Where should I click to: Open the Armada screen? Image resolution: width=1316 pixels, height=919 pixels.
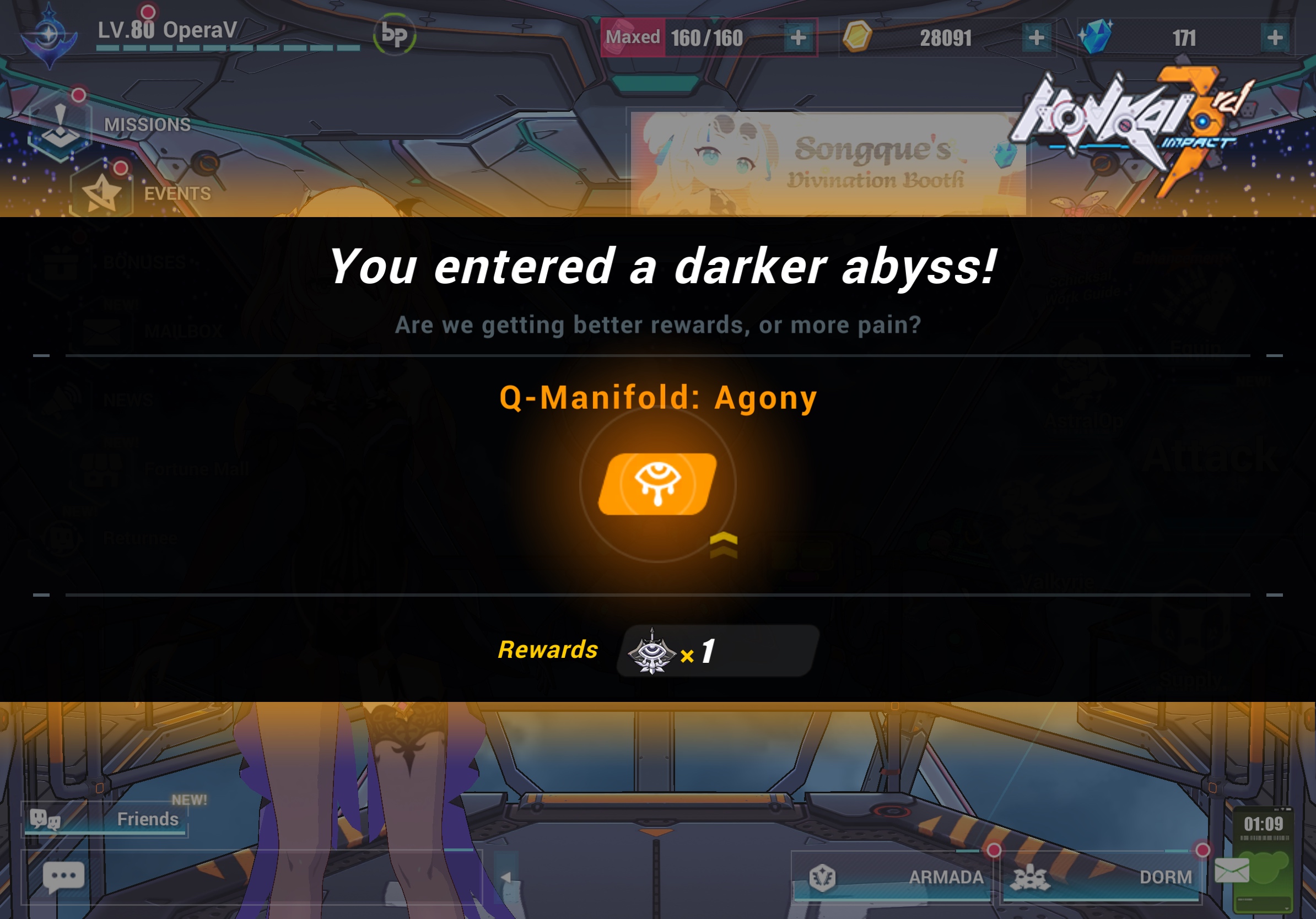click(894, 875)
